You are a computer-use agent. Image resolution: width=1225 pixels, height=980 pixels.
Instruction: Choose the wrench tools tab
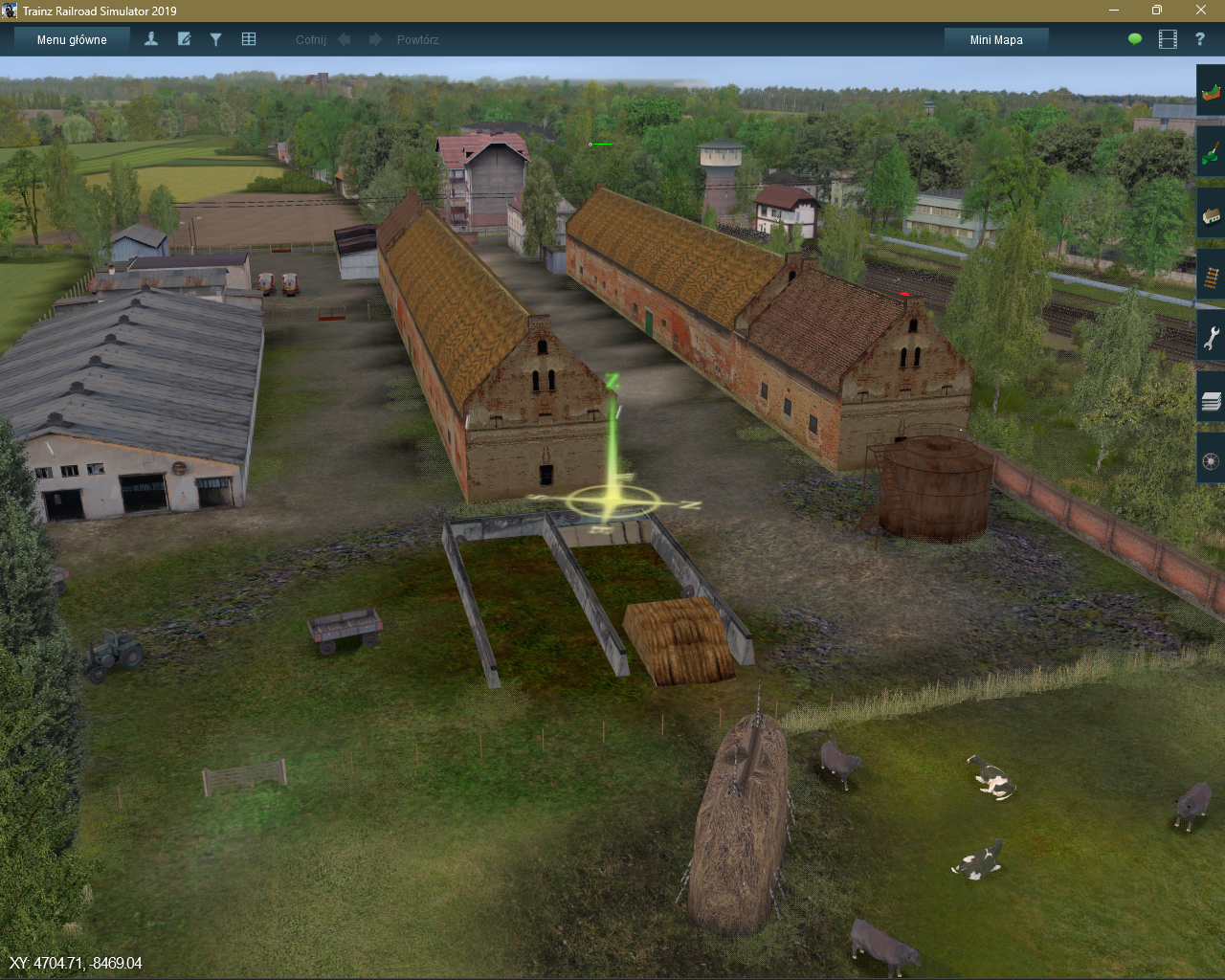point(1211,339)
